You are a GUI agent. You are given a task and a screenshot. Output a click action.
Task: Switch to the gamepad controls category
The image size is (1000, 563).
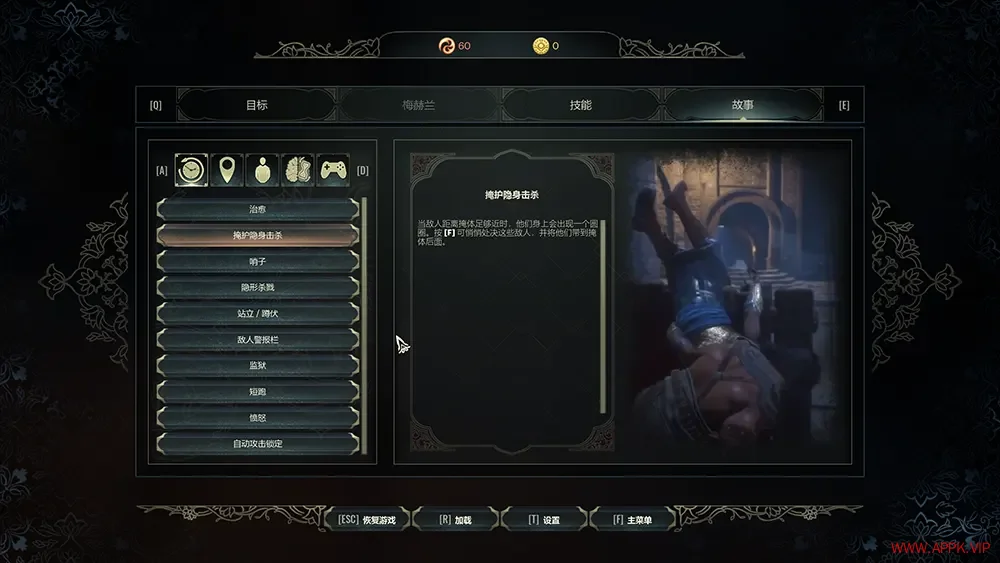coord(333,170)
